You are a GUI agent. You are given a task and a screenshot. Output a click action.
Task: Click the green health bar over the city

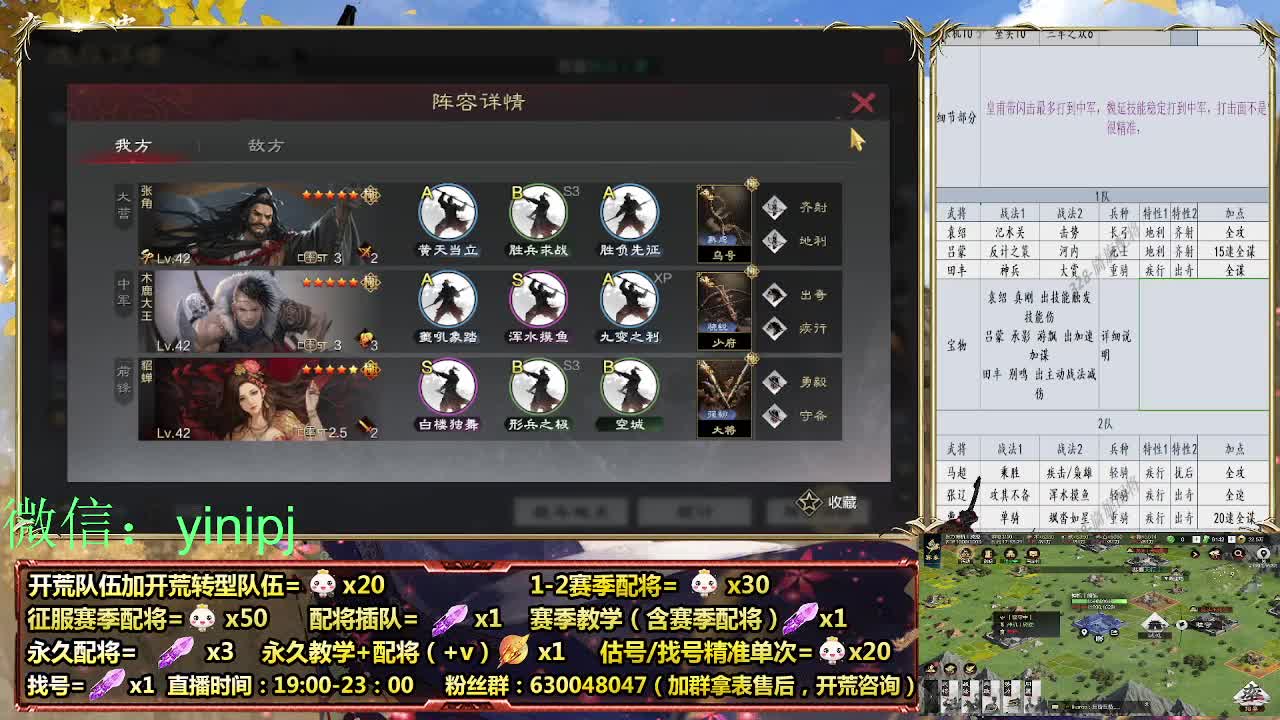[x=1097, y=602]
